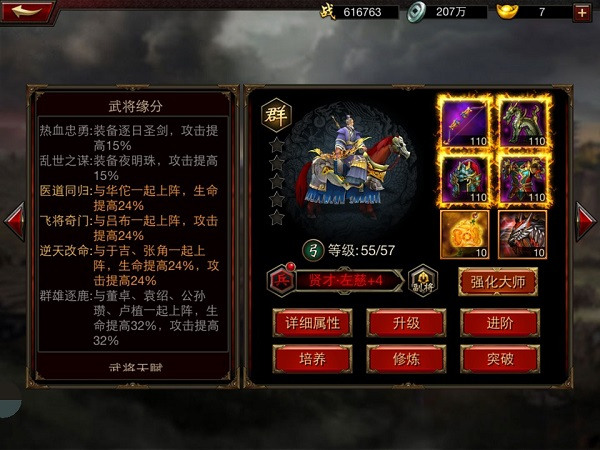Open 详细属性 detailed attributes
Viewport: 600px width, 450px height.
tap(312, 322)
